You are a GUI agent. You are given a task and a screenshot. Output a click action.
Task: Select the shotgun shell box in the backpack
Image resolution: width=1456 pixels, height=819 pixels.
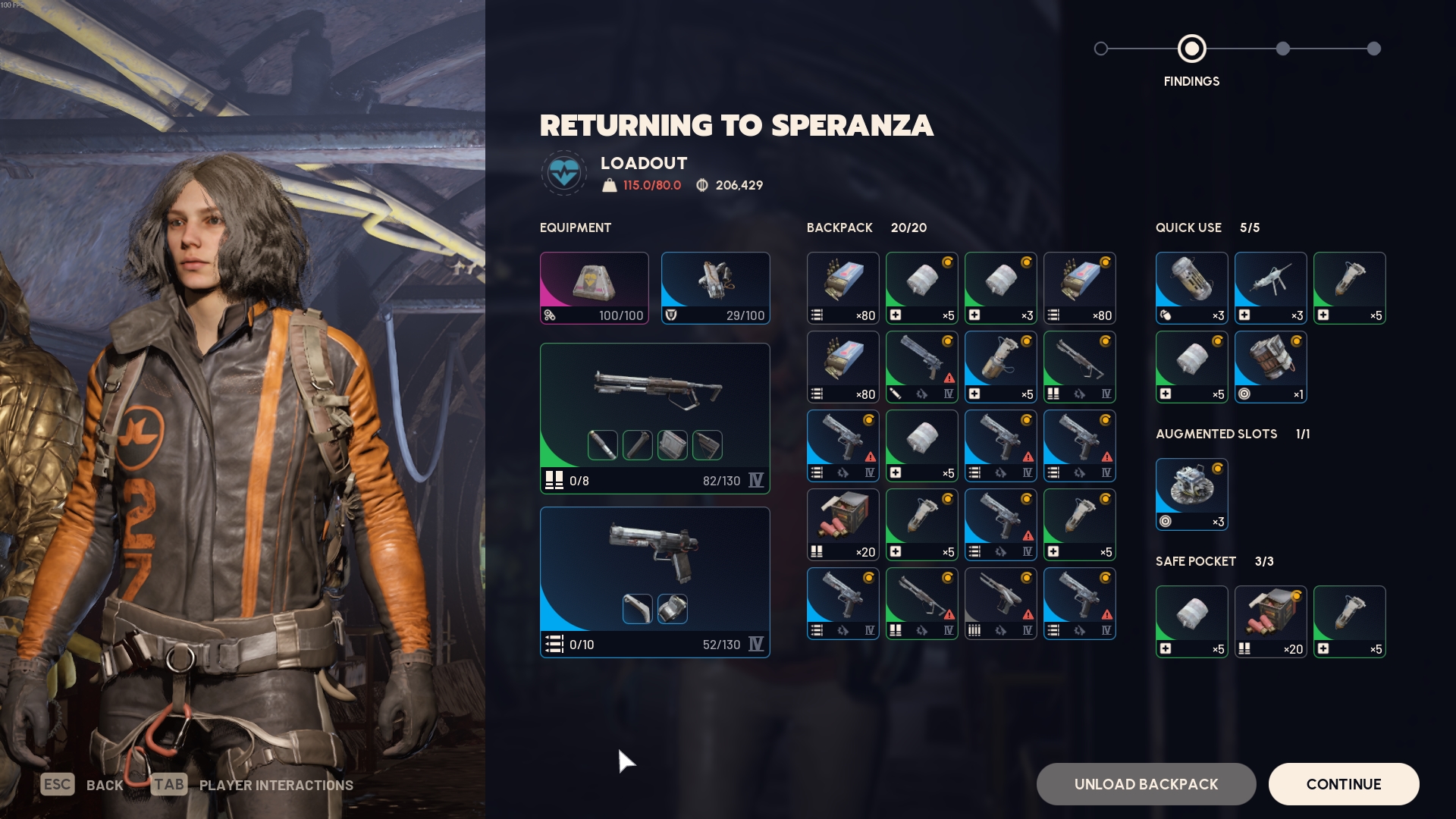843,525
